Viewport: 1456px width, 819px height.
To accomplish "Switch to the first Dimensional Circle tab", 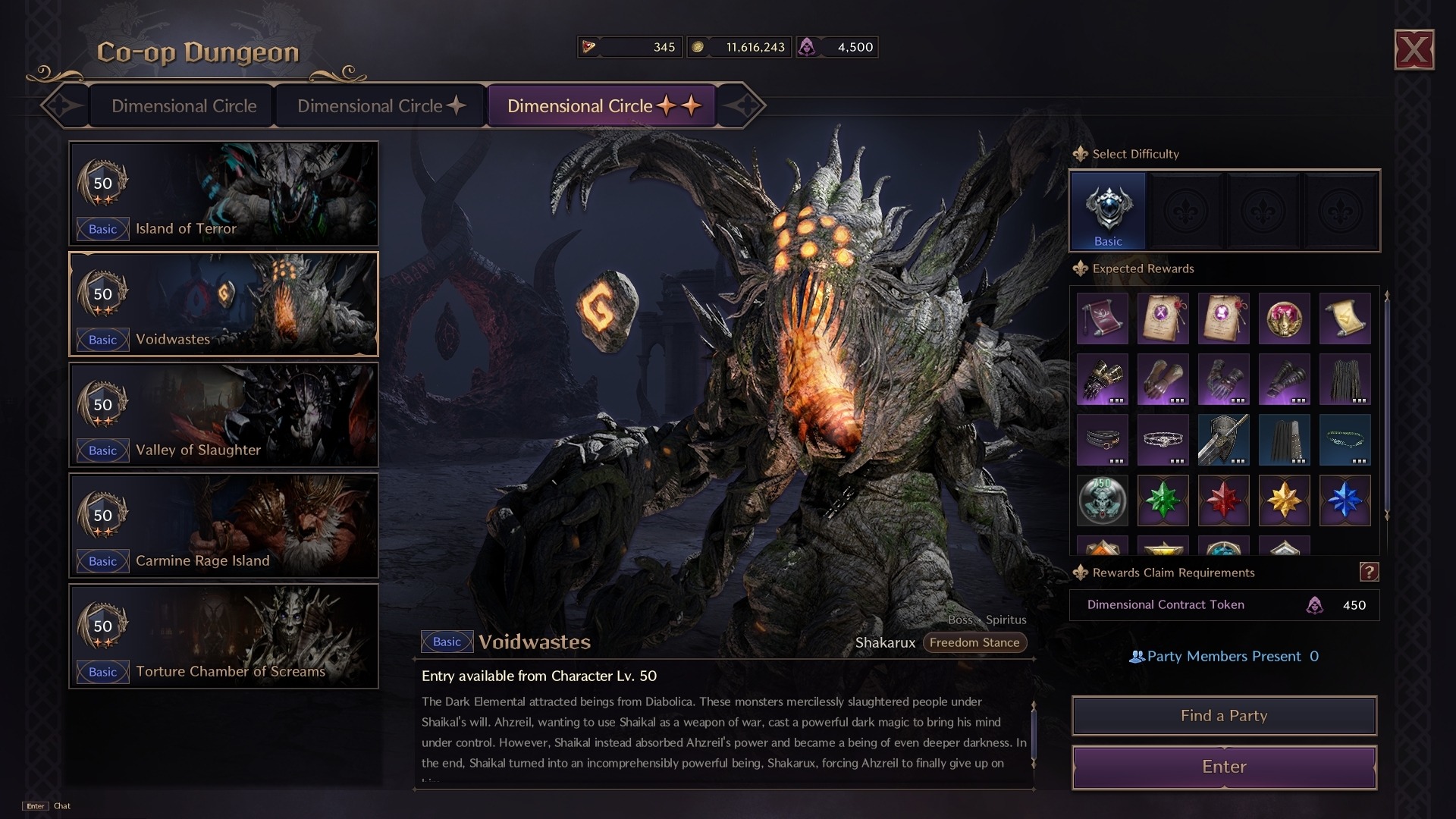I will coord(184,106).
